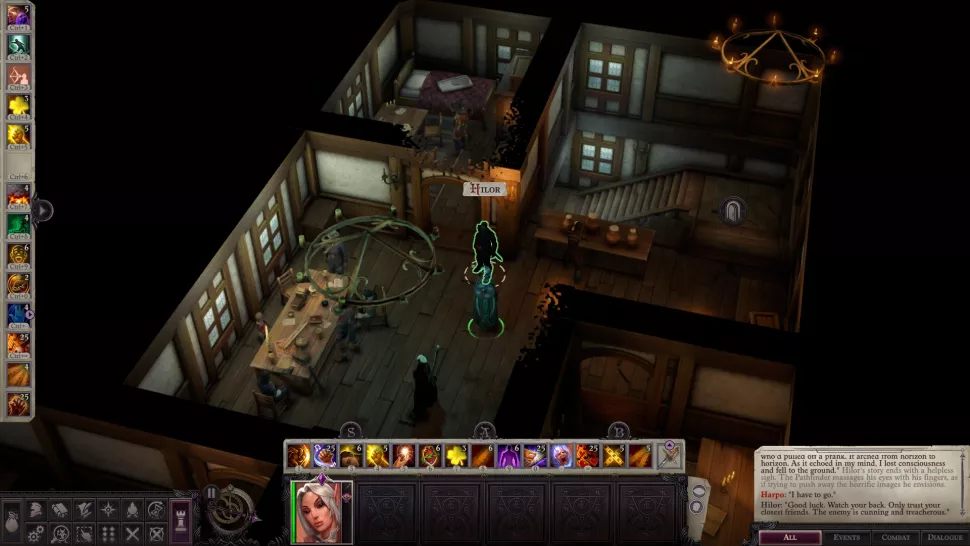Switch to the All log tab

coord(789,538)
